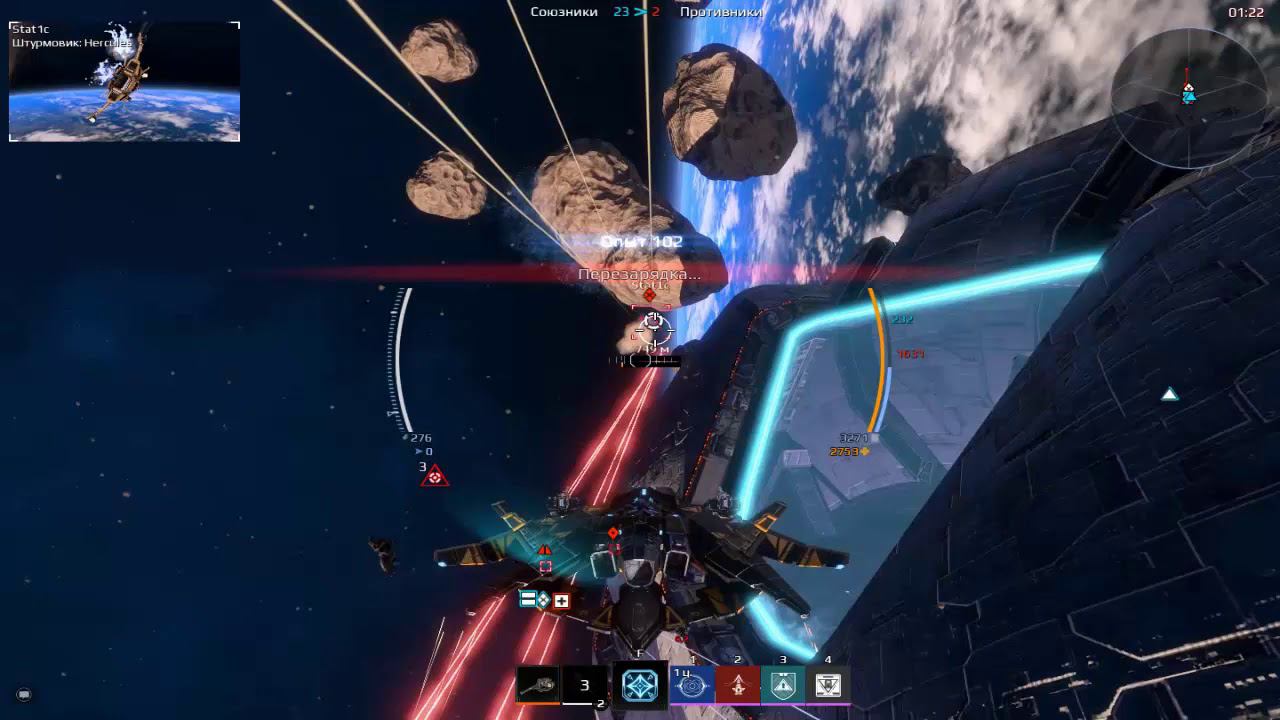Activate the special module with F label
The image size is (1280, 720).
(640, 685)
